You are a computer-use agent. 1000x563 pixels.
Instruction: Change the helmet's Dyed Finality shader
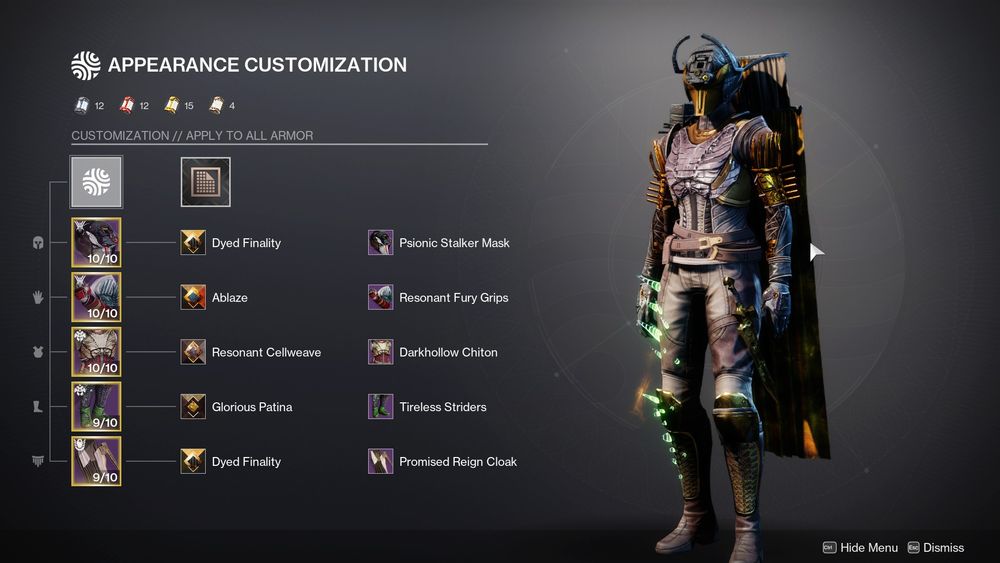pyautogui.click(x=193, y=243)
